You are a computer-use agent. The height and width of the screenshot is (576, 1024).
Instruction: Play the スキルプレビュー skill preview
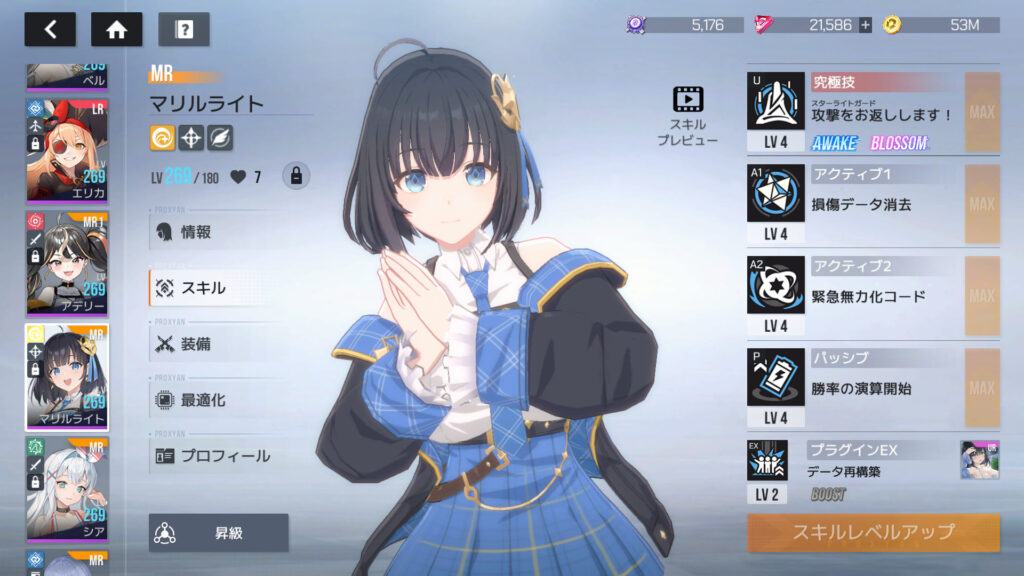688,115
